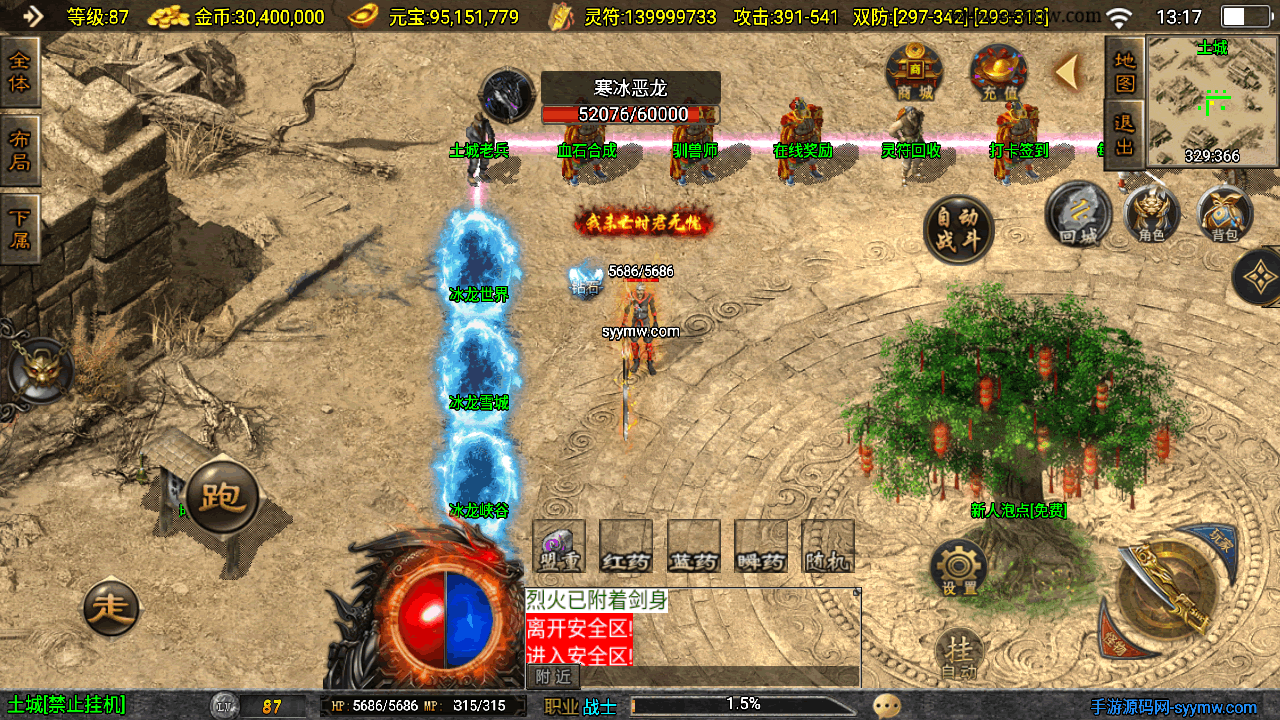Select the 布局 layout tab

click(20, 150)
